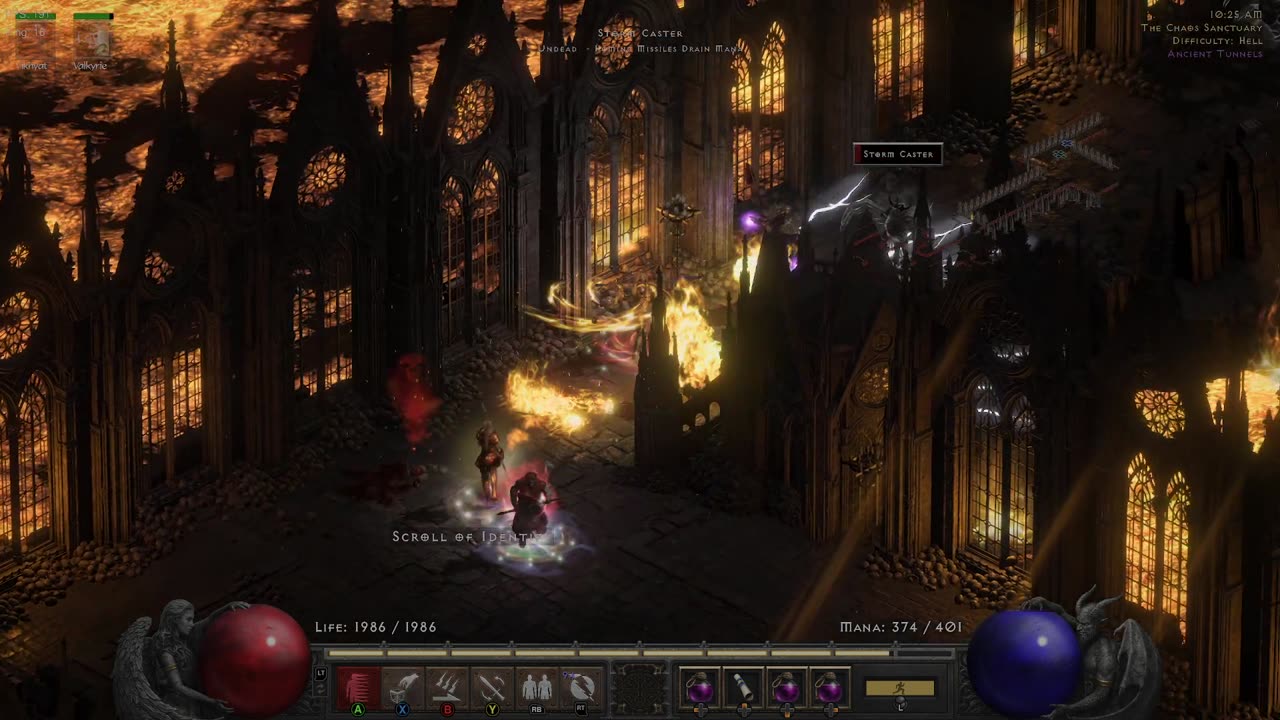The image size is (1280, 720).
Task: Activate the two-figures skill icon
Action: pos(537,687)
